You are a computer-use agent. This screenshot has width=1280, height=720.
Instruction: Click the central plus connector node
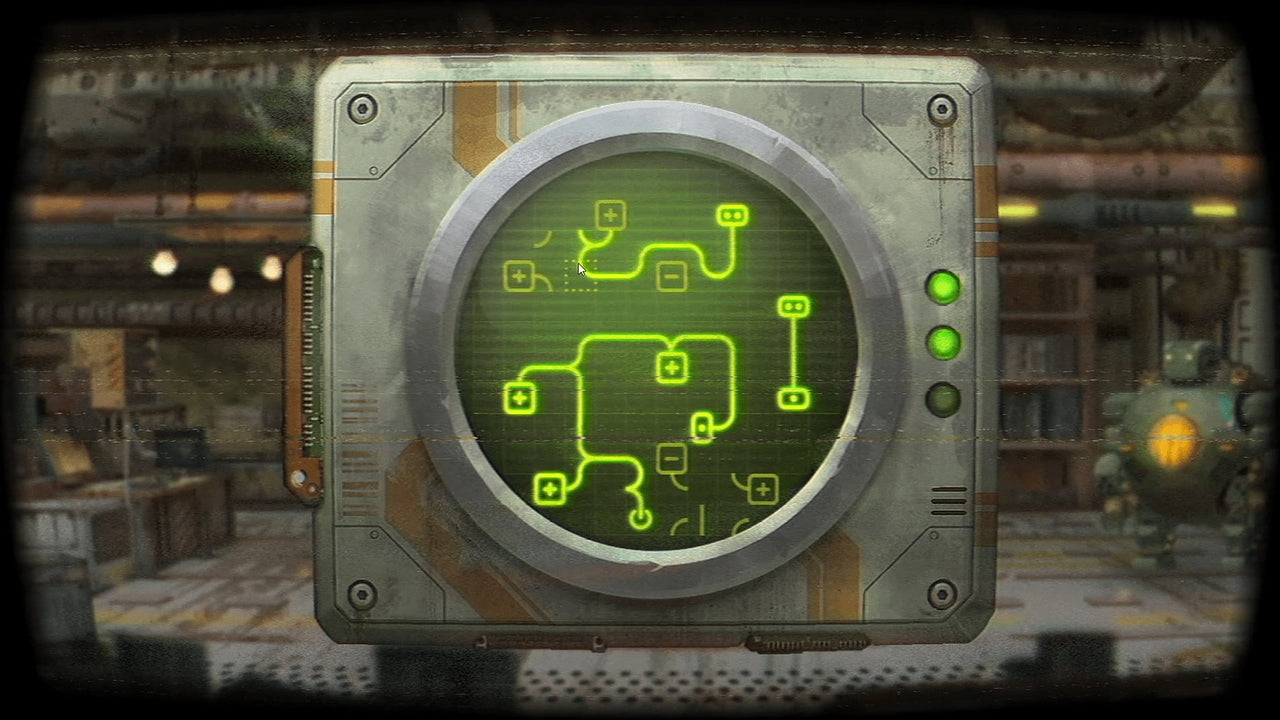point(670,368)
